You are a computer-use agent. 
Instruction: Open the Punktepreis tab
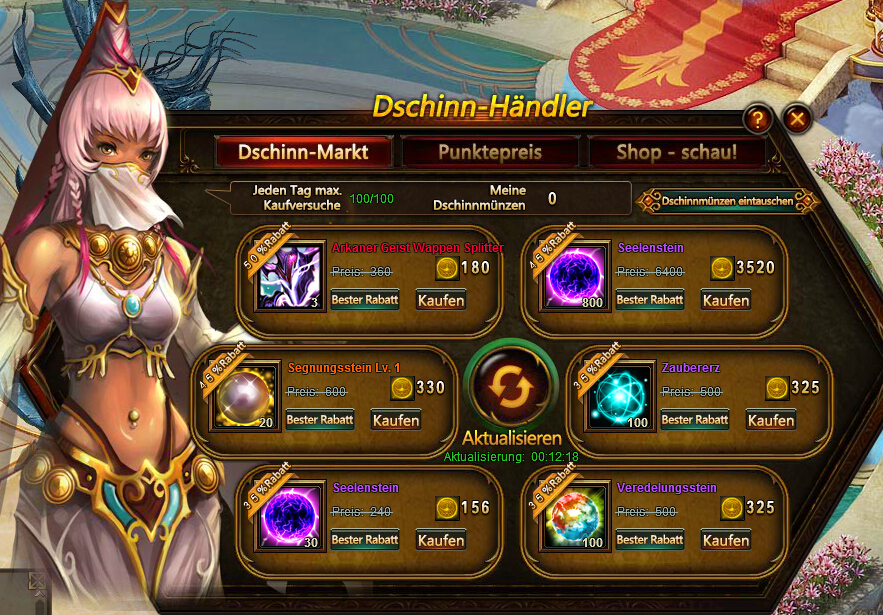489,153
